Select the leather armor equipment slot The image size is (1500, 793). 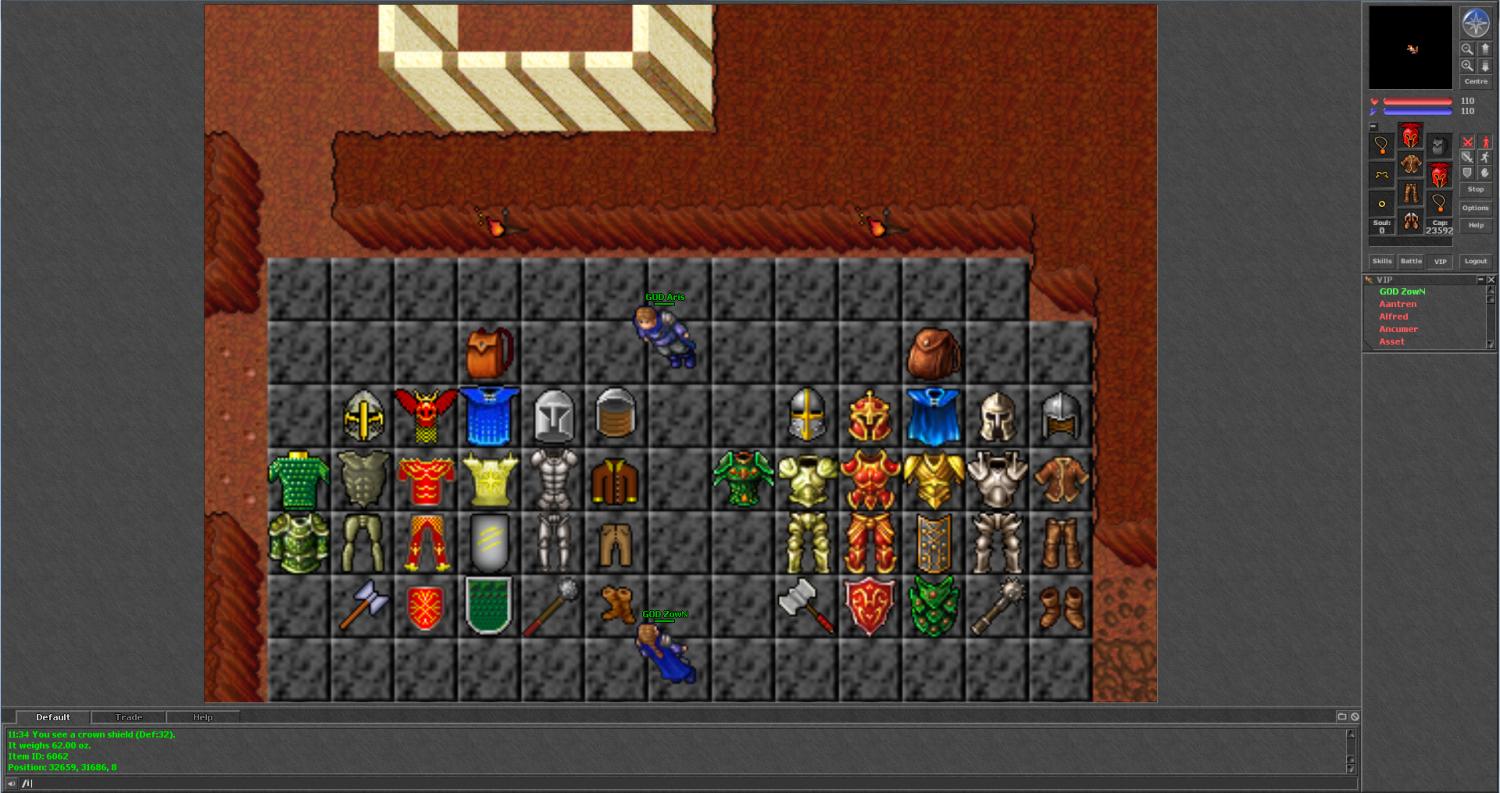(x=1410, y=164)
